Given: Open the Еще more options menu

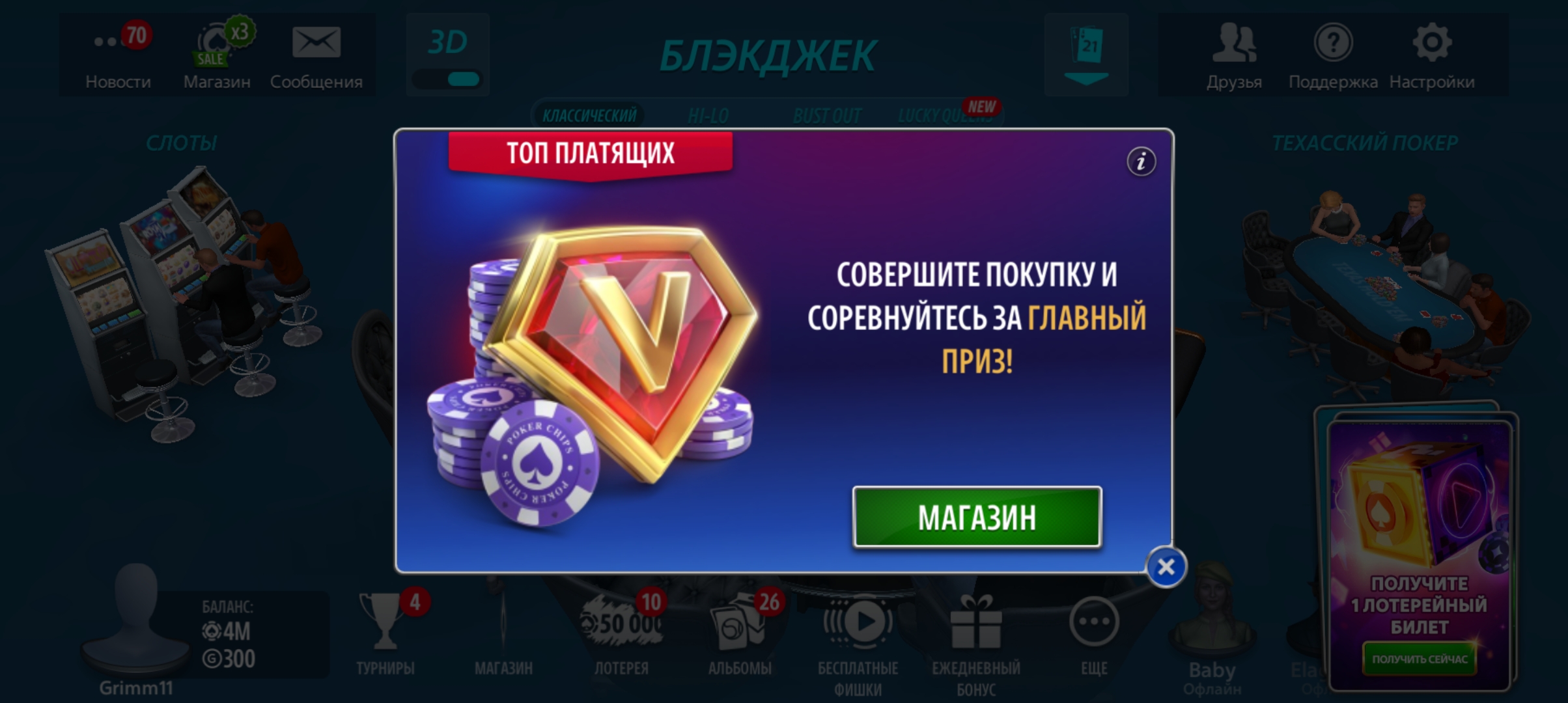Looking at the screenshot, I should [1095, 622].
